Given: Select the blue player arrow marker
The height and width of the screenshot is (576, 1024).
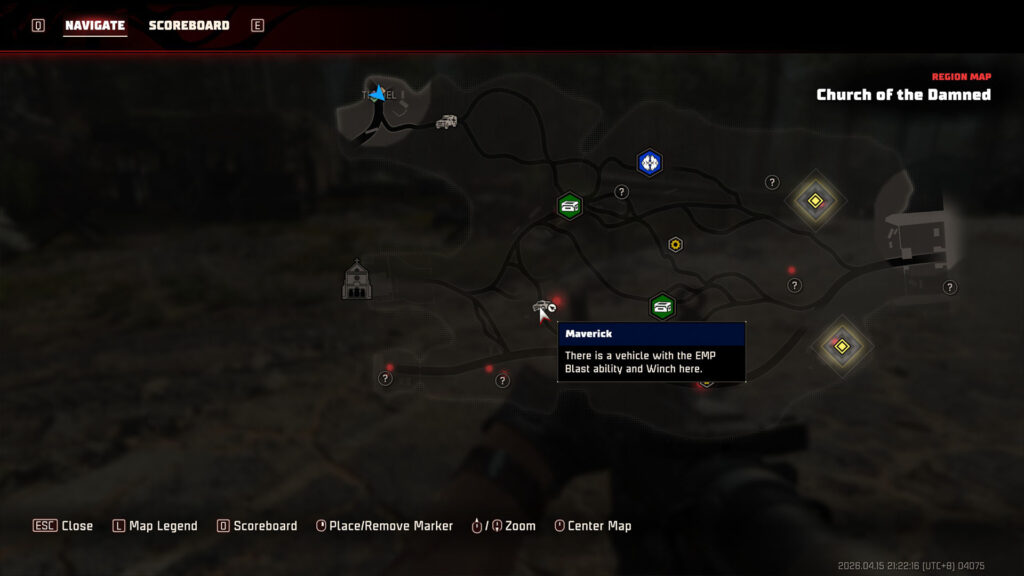Looking at the screenshot, I should (378, 94).
